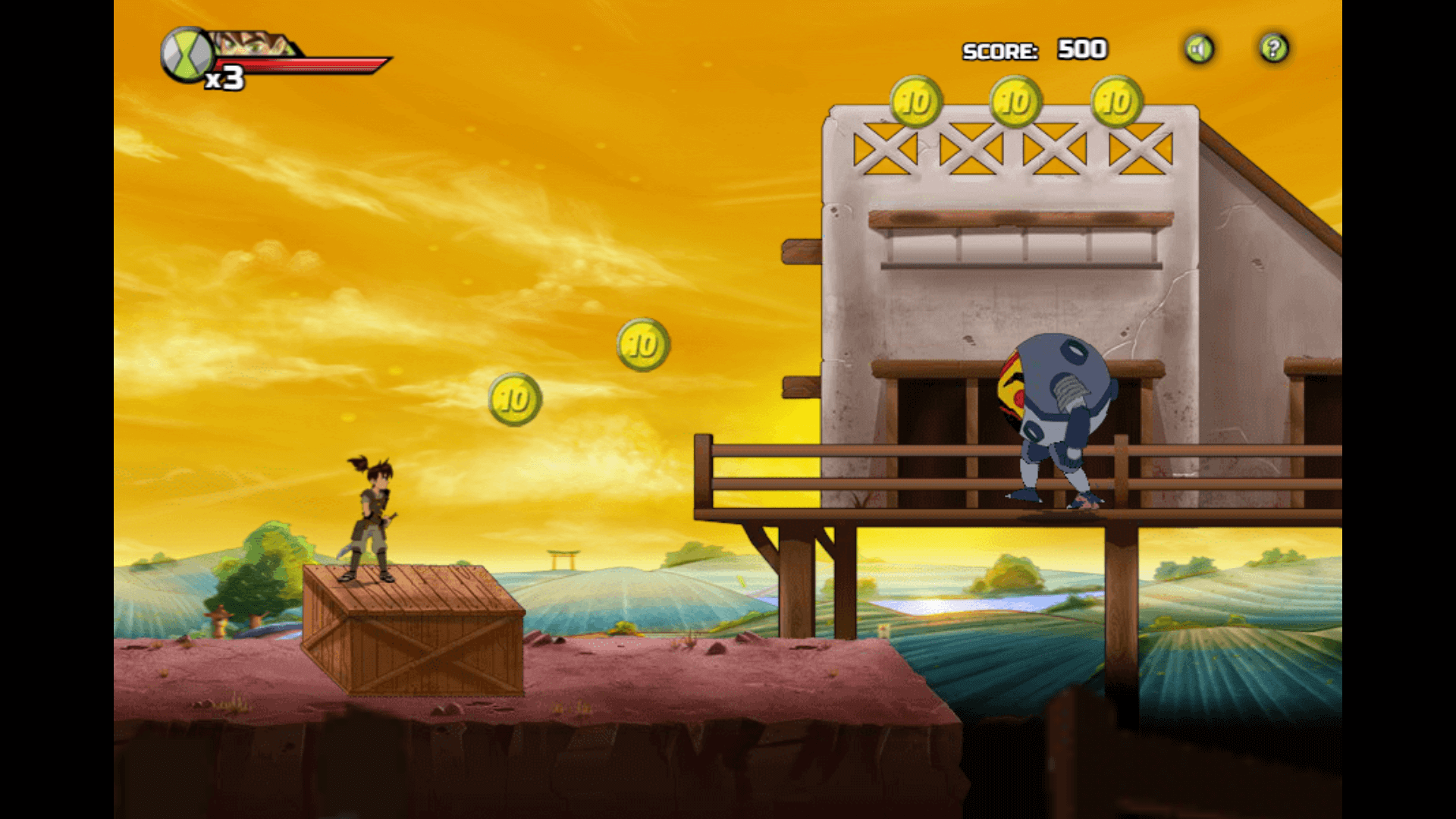
Task: Toggle the sound speaker button
Action: coord(1199,50)
